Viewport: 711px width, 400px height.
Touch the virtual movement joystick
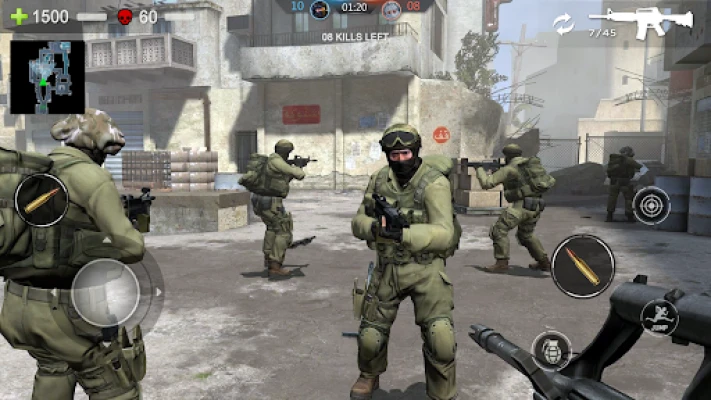(105, 292)
